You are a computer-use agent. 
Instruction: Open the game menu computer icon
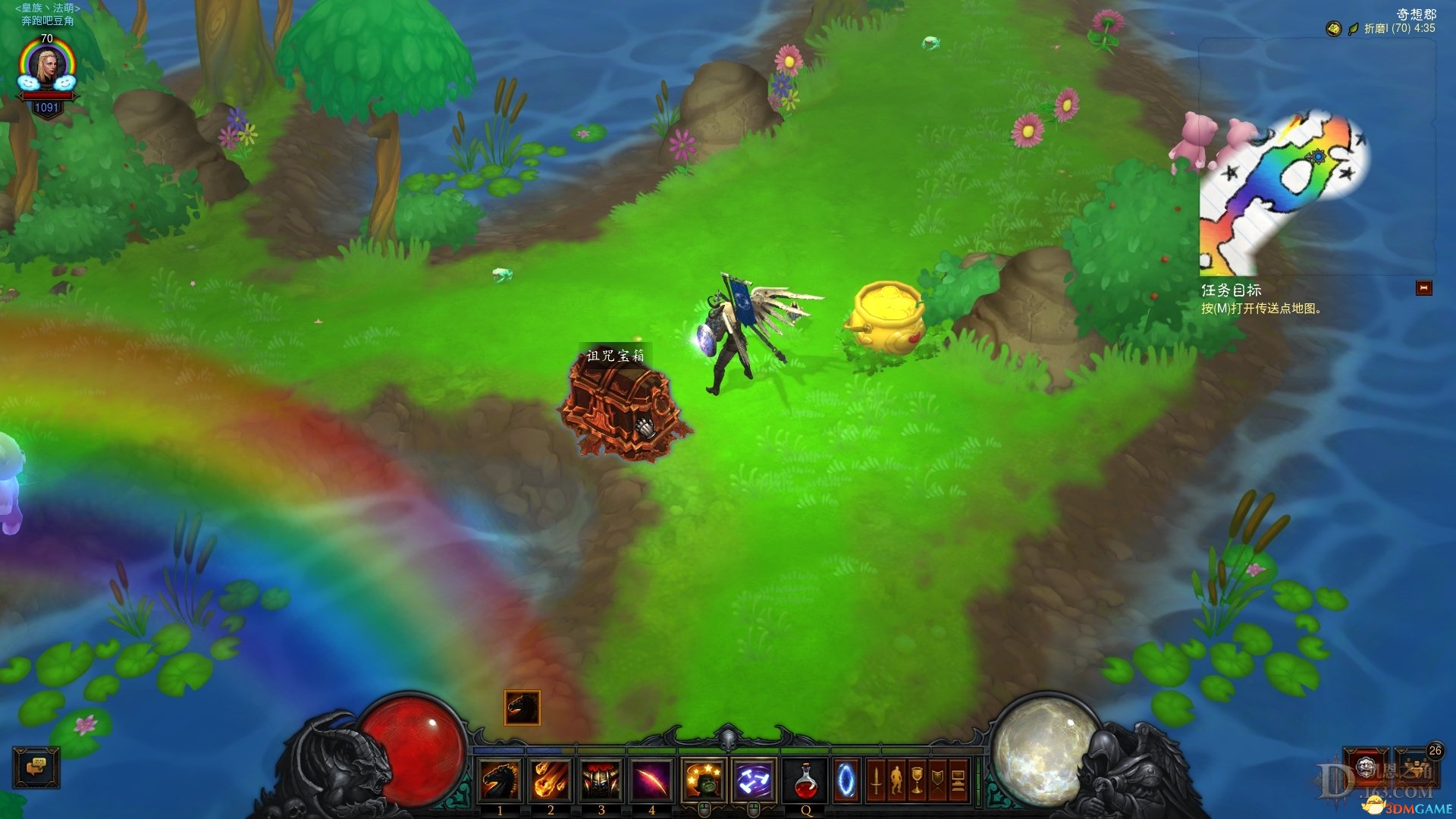[x=958, y=780]
